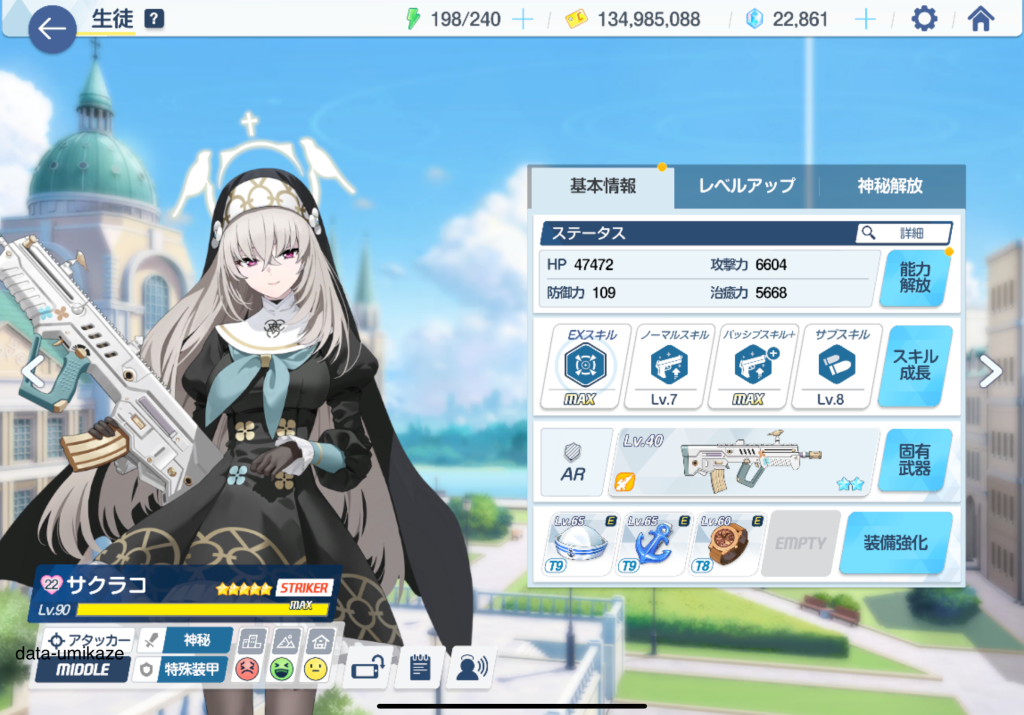Add more blue pyroxene gems
The height and width of the screenshot is (715, 1024).
[x=865, y=19]
